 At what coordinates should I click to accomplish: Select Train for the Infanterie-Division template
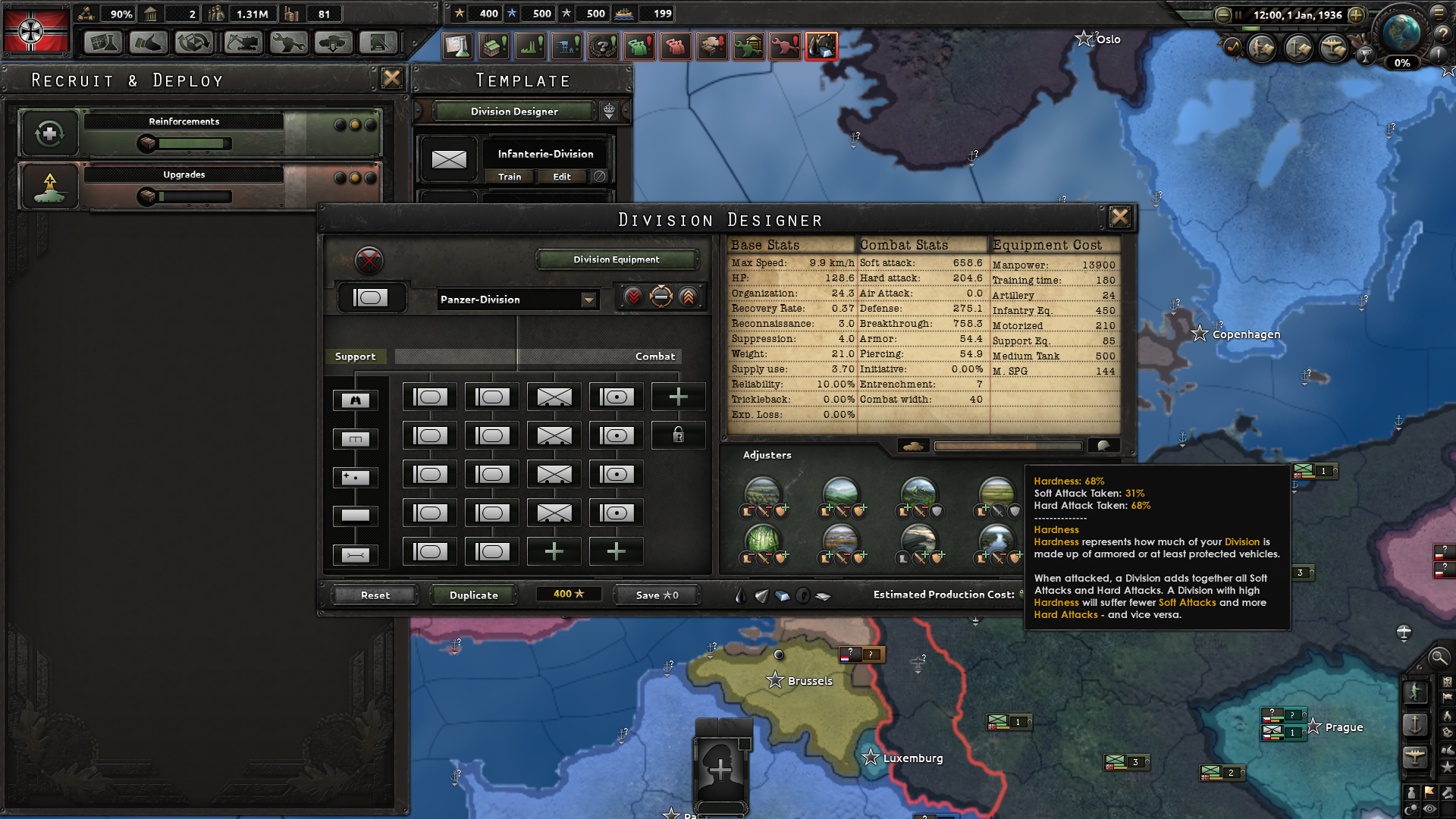click(x=510, y=177)
